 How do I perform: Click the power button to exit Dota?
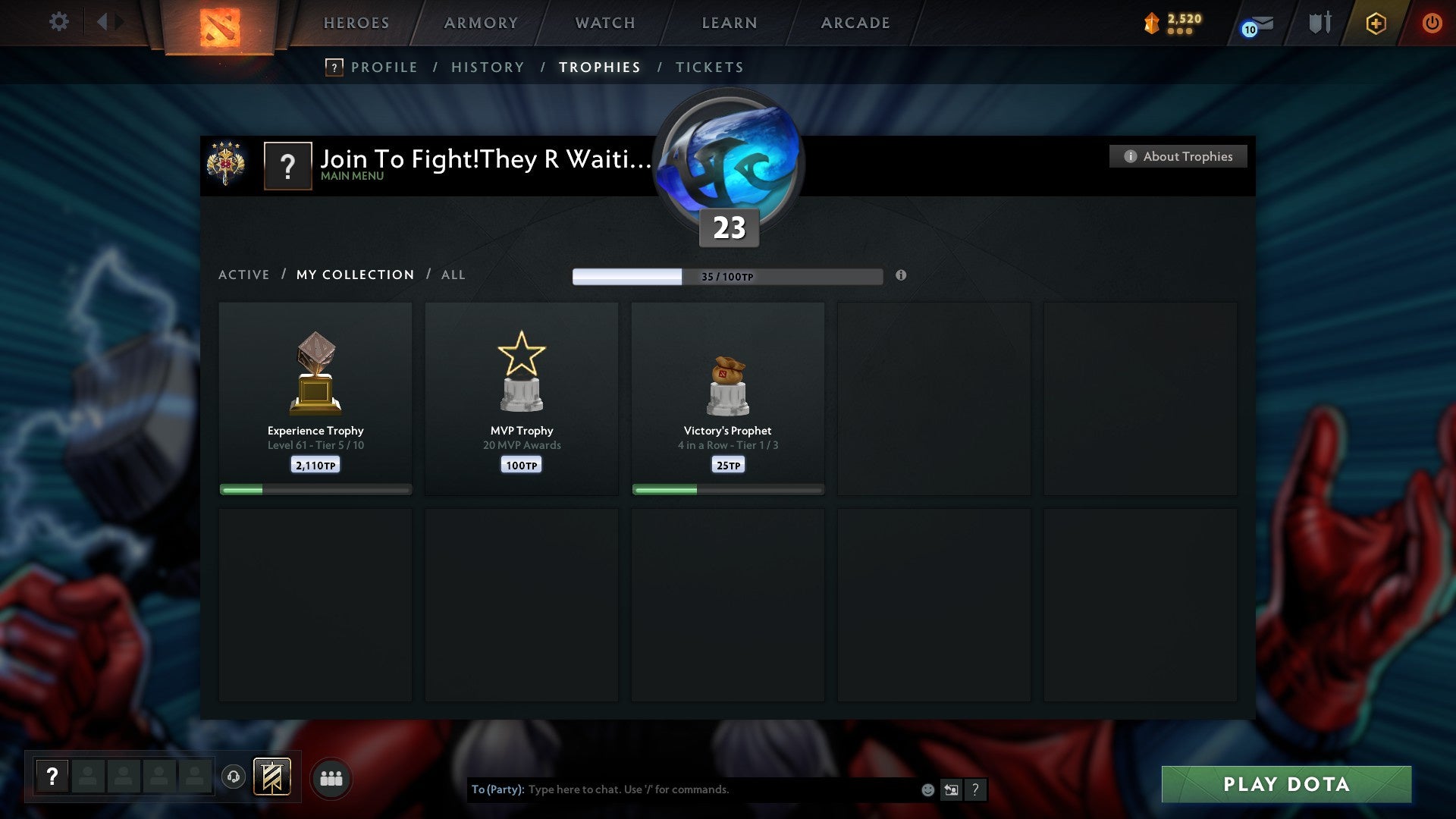1432,23
